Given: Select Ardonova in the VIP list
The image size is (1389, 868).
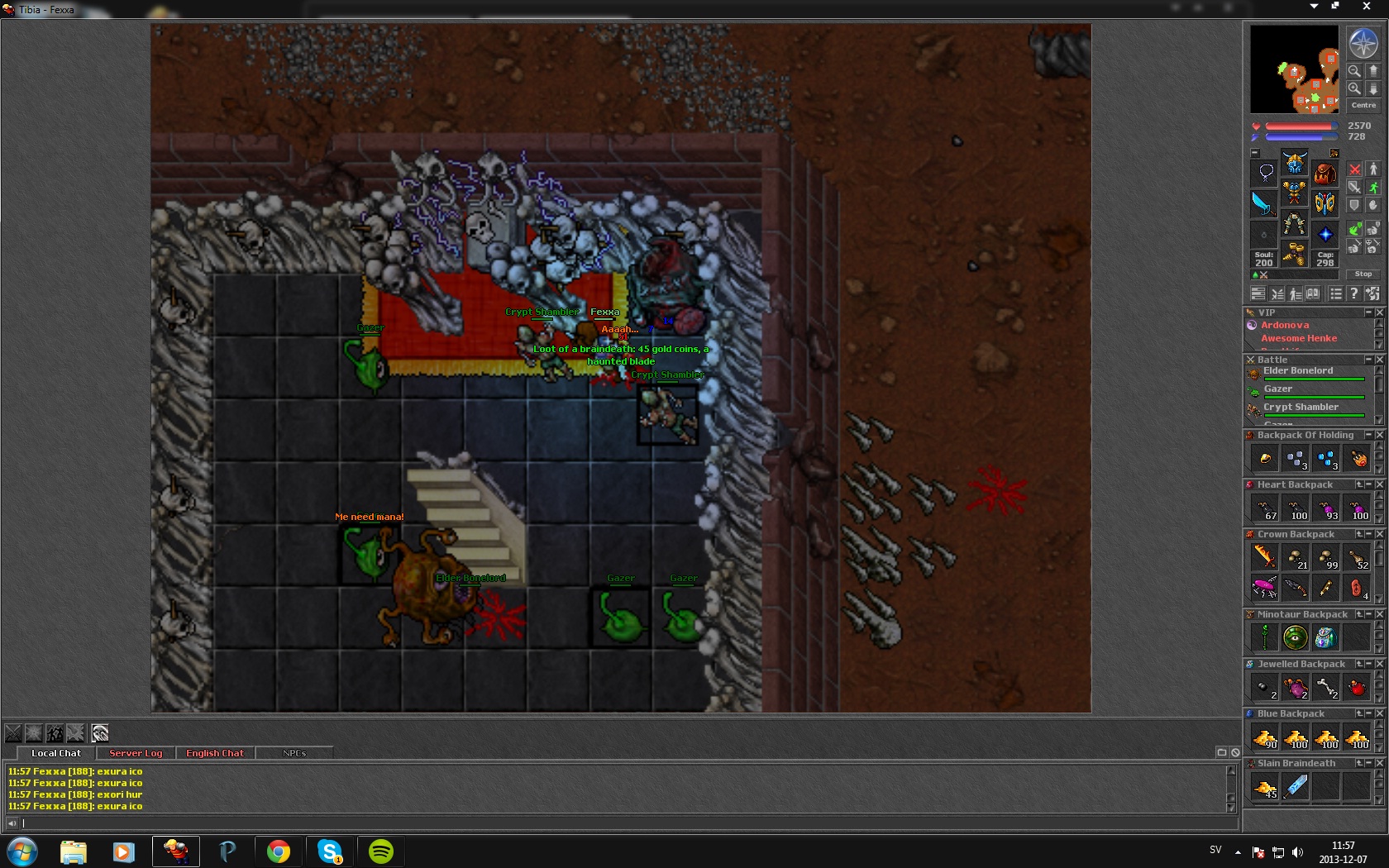Looking at the screenshot, I should click(1285, 325).
